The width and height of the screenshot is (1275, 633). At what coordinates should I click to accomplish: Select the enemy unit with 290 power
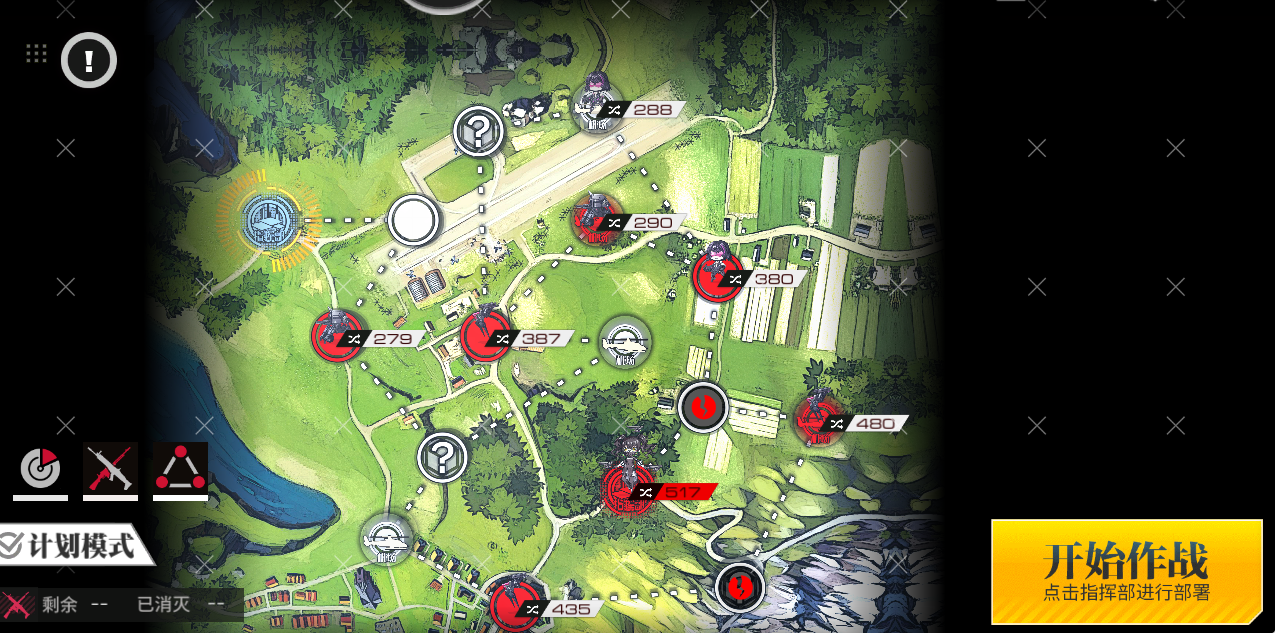tap(597, 219)
